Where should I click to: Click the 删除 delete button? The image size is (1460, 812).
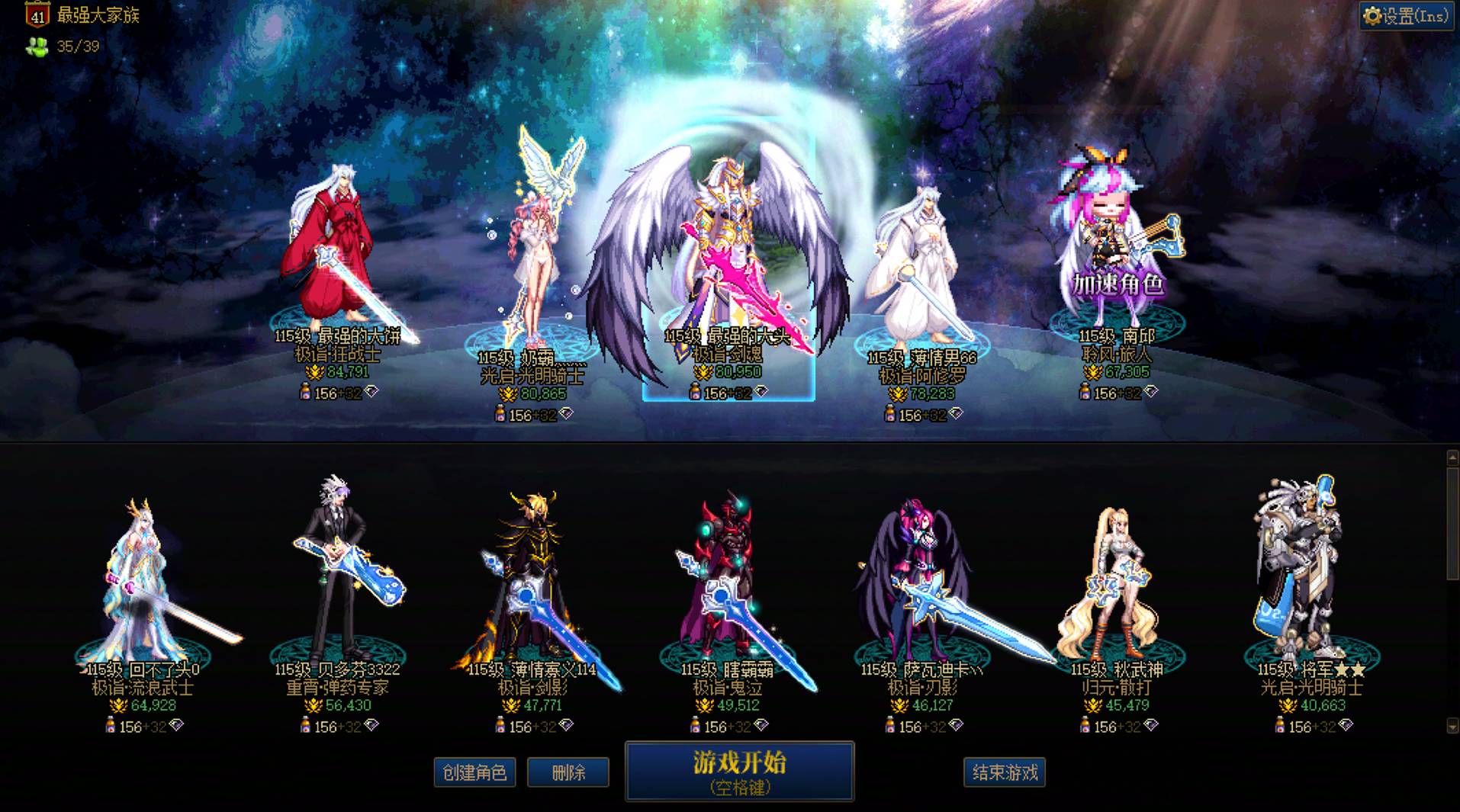pos(568,772)
